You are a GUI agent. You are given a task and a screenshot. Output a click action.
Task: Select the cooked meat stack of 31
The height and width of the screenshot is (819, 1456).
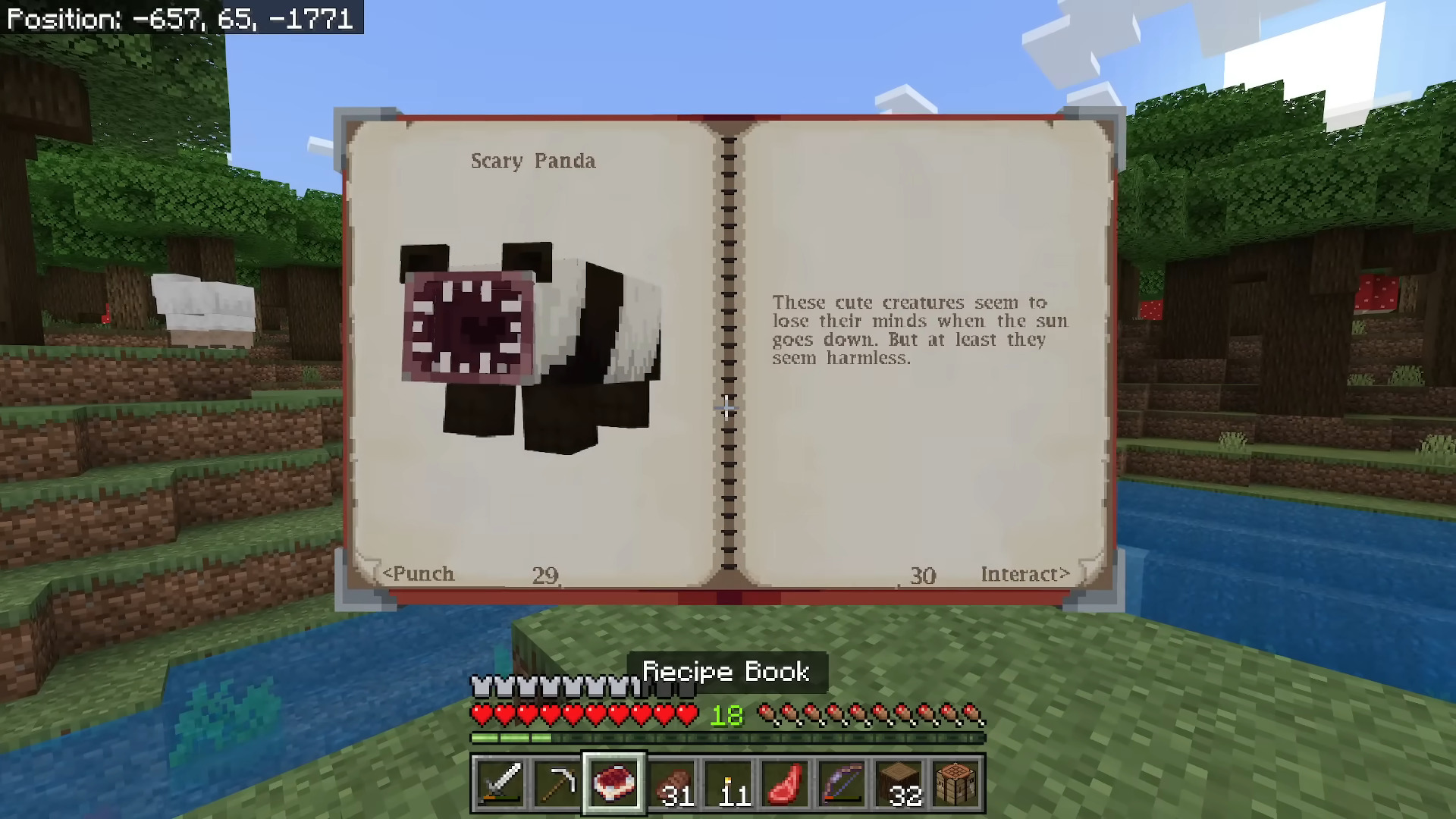672,783
